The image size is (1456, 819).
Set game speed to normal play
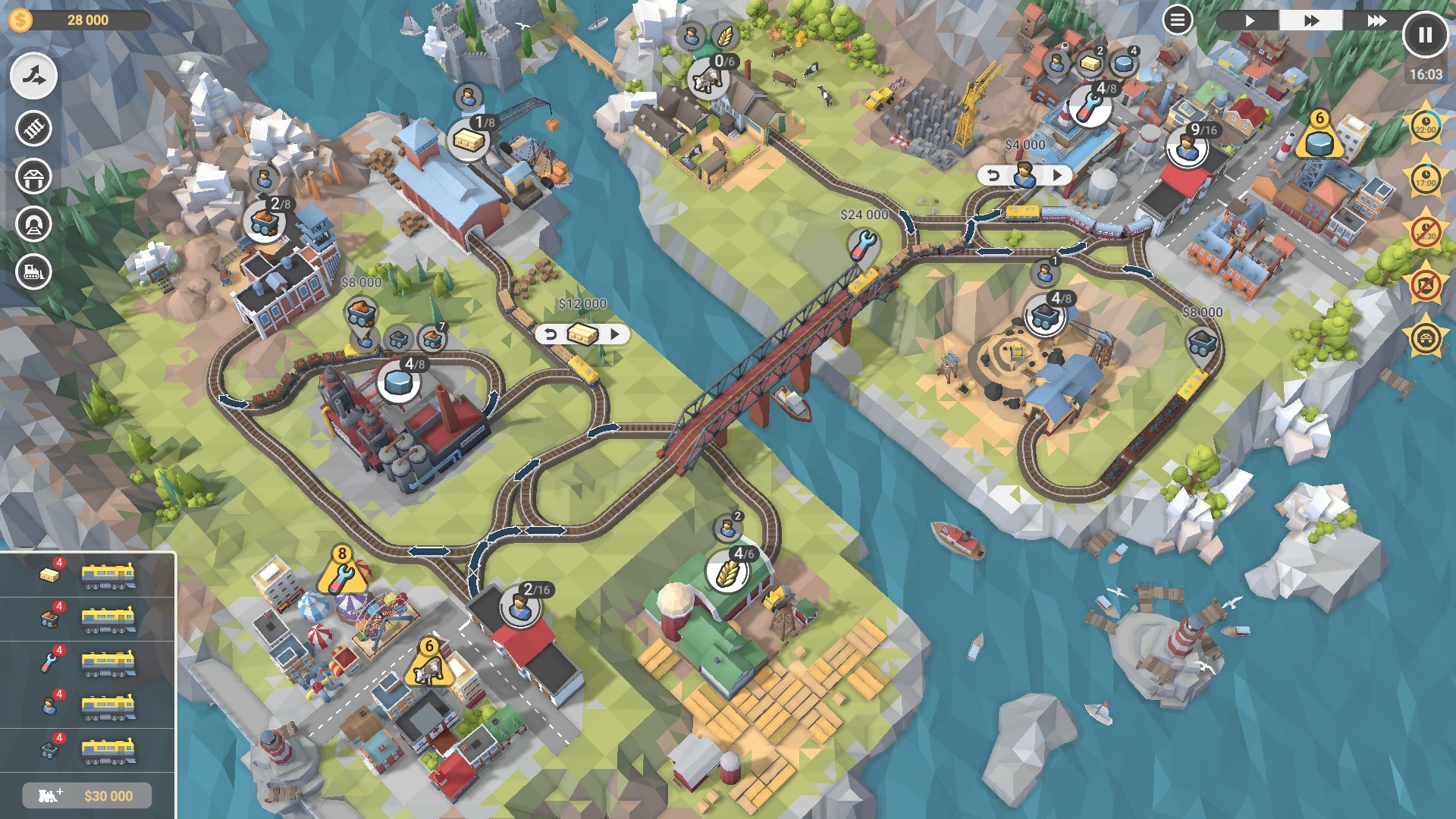(1249, 20)
